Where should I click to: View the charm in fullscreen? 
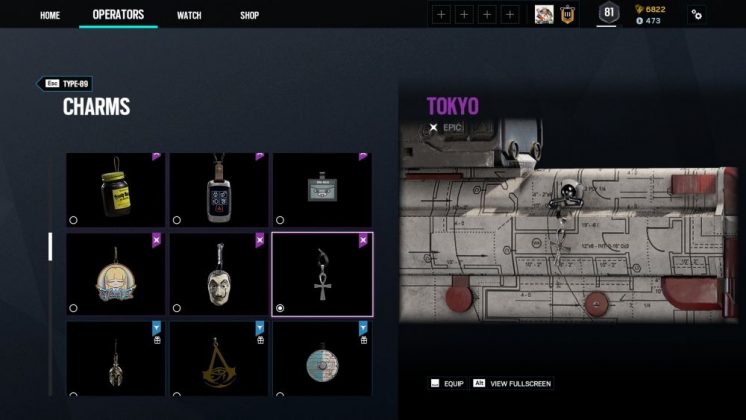pyautogui.click(x=513, y=383)
